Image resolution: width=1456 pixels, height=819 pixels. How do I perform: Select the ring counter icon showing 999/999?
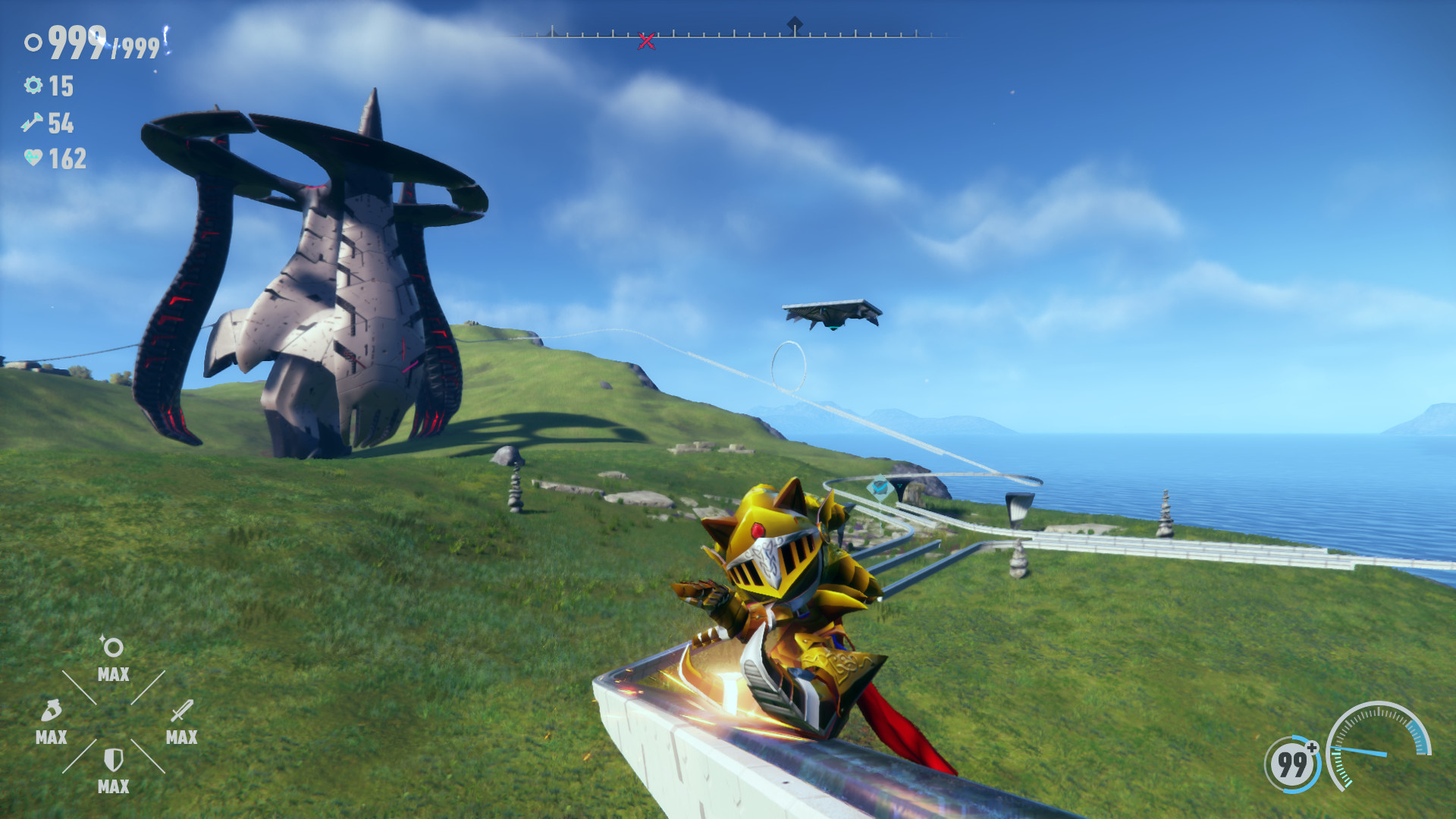coord(34,43)
